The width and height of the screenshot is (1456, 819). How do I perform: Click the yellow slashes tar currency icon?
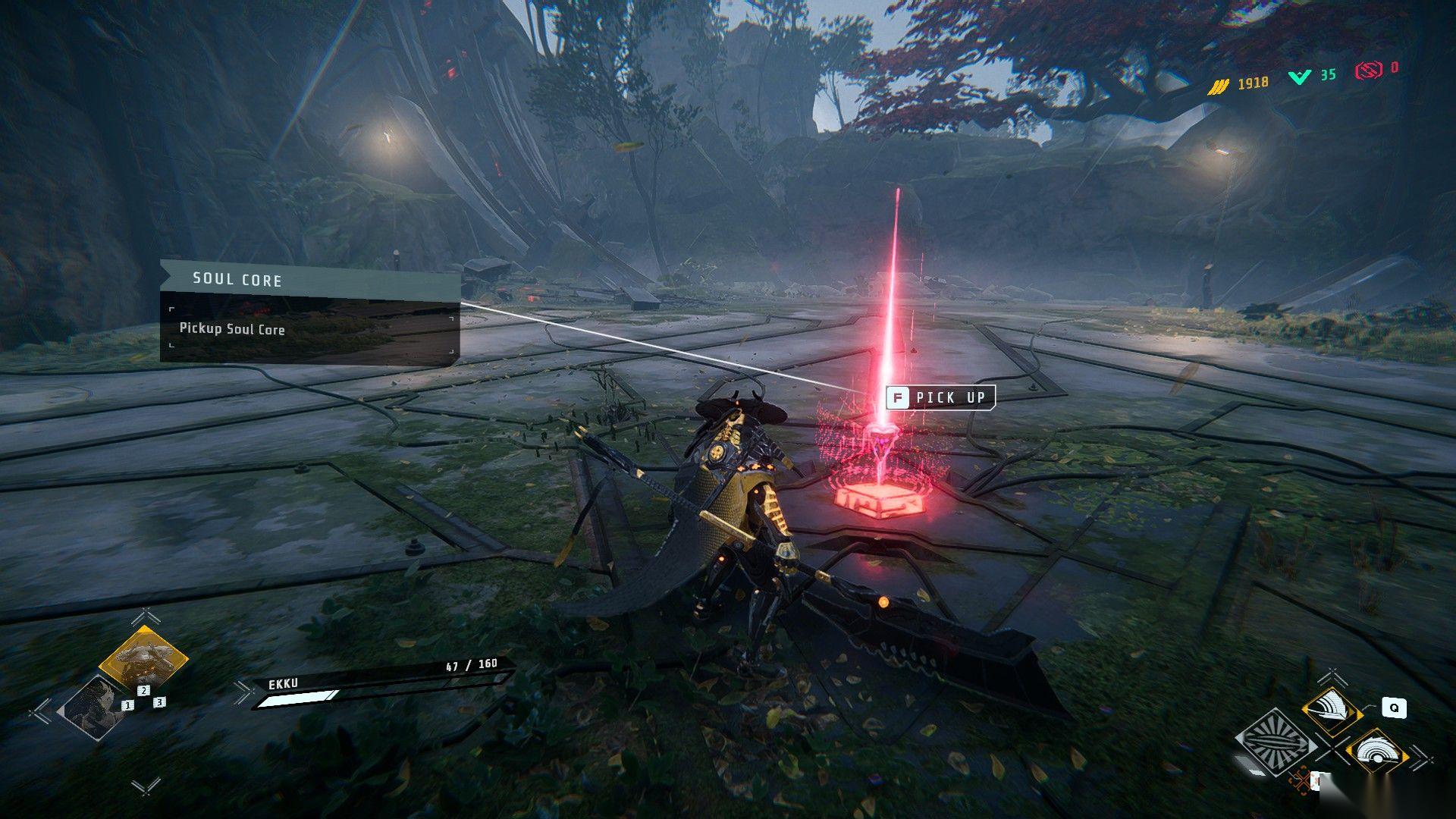1218,86
